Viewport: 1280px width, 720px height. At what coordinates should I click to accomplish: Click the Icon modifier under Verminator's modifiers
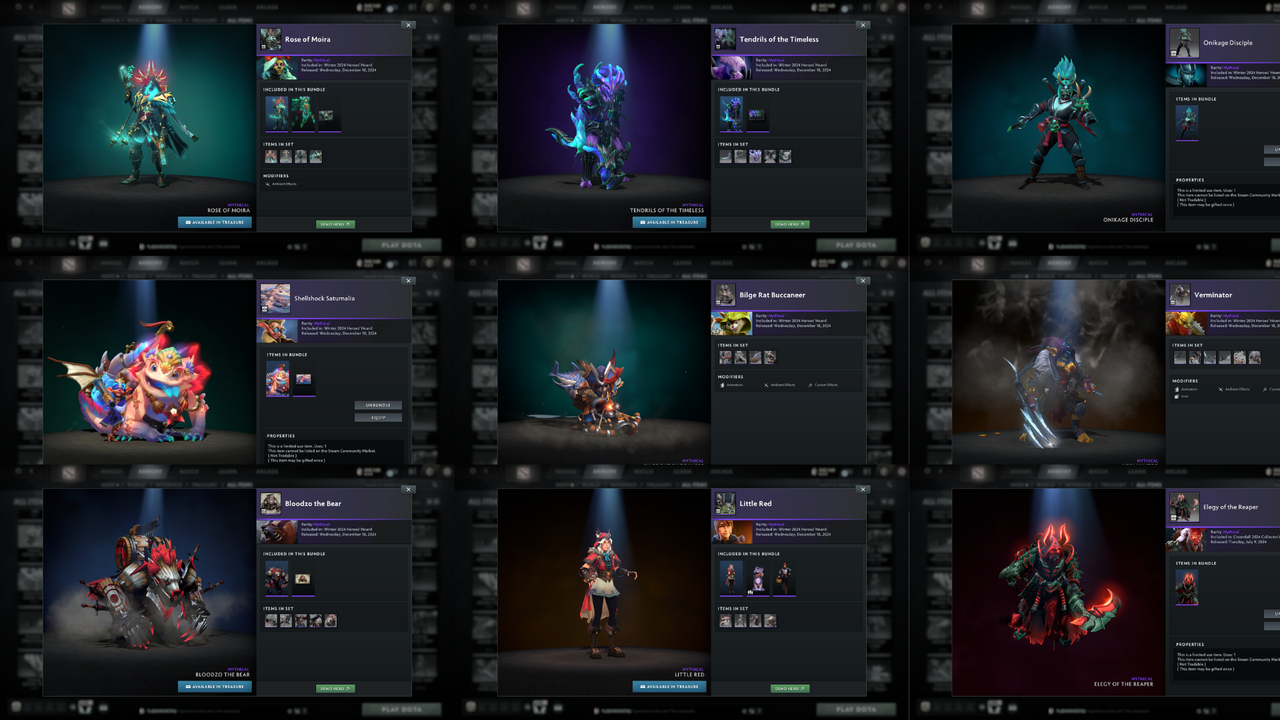[1177, 397]
